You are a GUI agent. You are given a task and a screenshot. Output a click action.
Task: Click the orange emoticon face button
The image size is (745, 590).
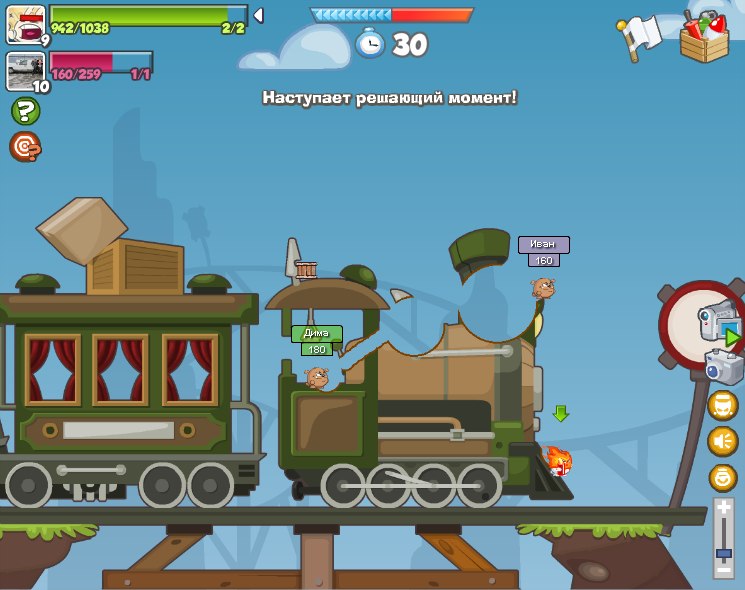723,405
